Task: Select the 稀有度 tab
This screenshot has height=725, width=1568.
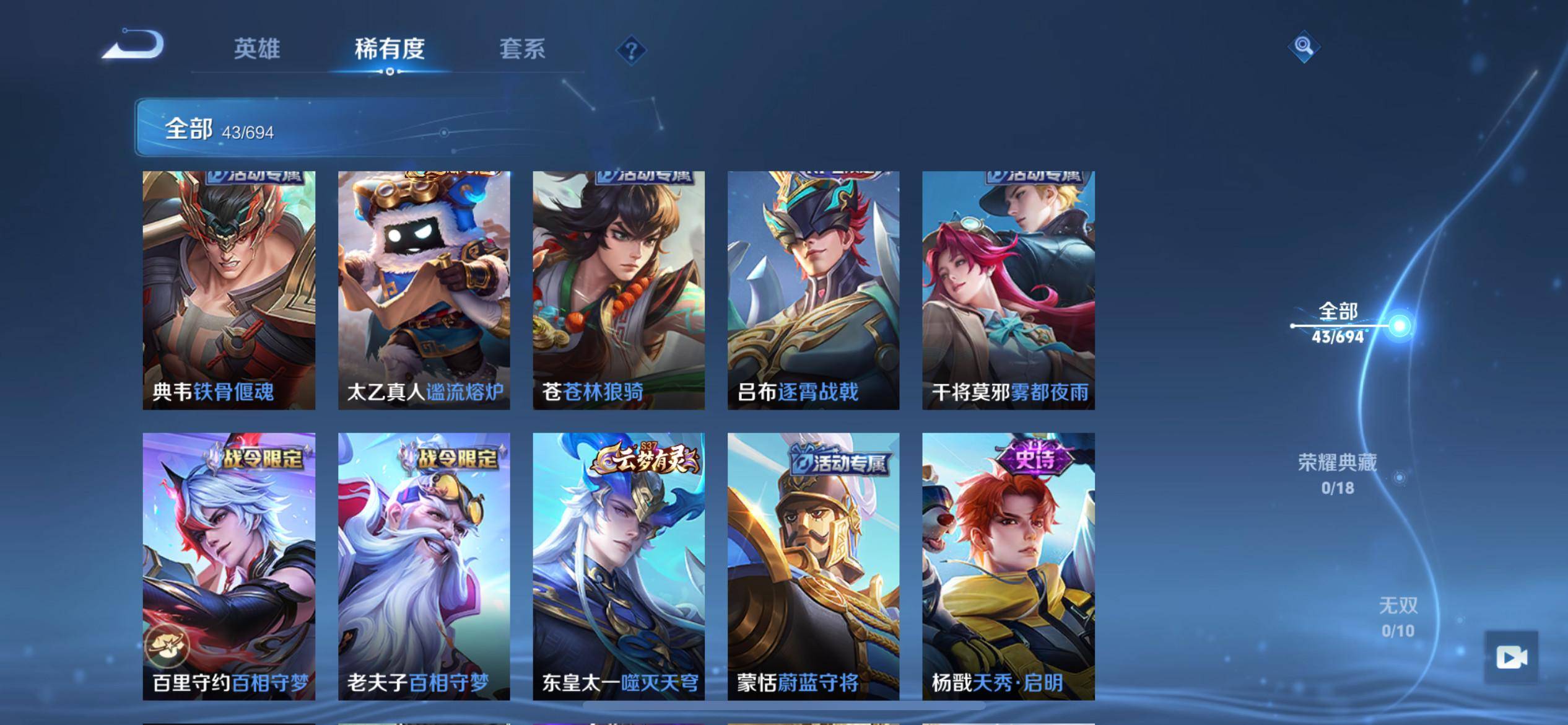Action: pyautogui.click(x=390, y=49)
